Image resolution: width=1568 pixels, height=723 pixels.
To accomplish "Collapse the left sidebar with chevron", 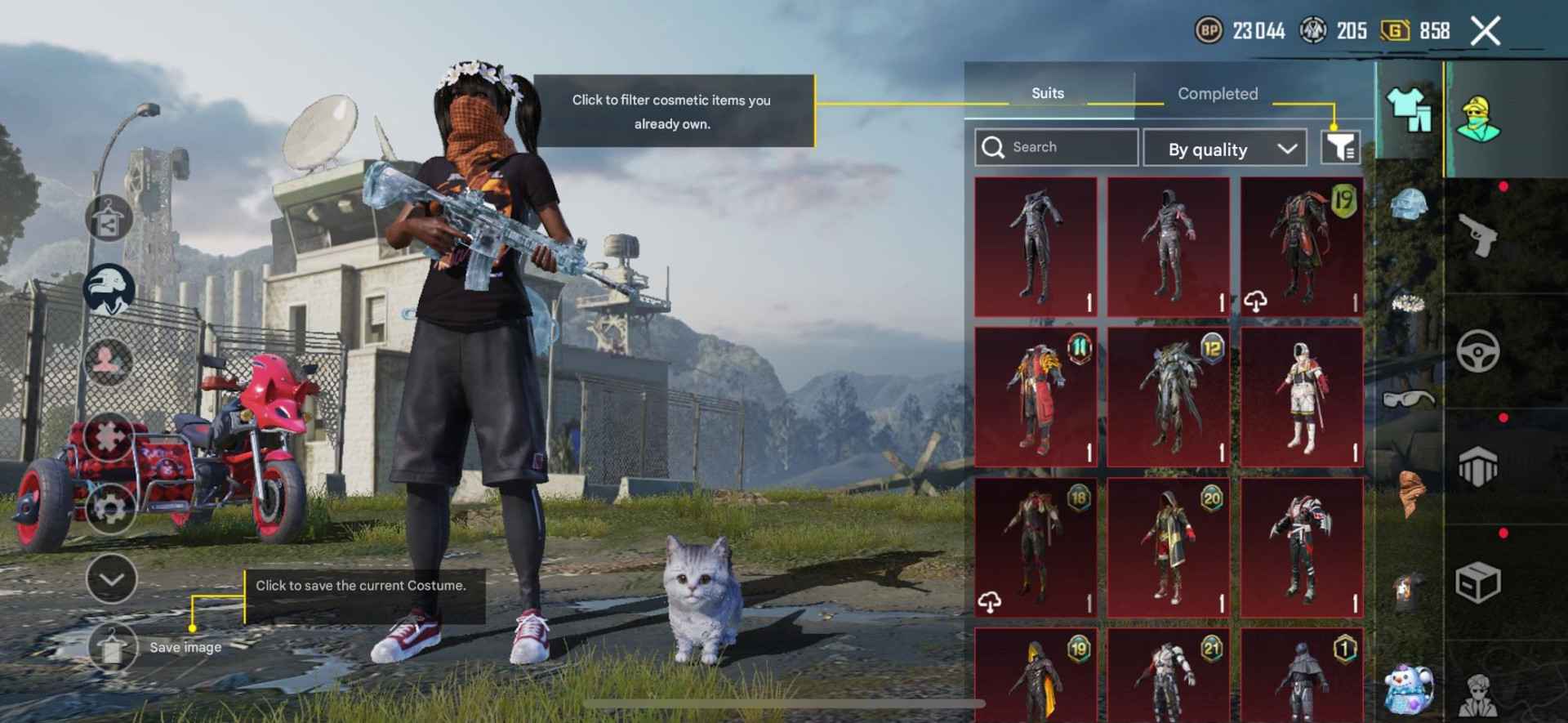I will (110, 580).
